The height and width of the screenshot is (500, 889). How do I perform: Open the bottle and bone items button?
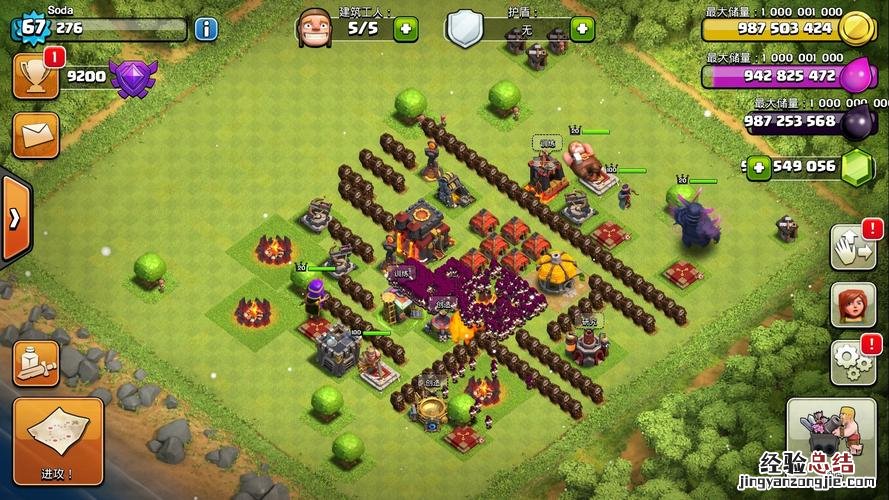[x=36, y=363]
